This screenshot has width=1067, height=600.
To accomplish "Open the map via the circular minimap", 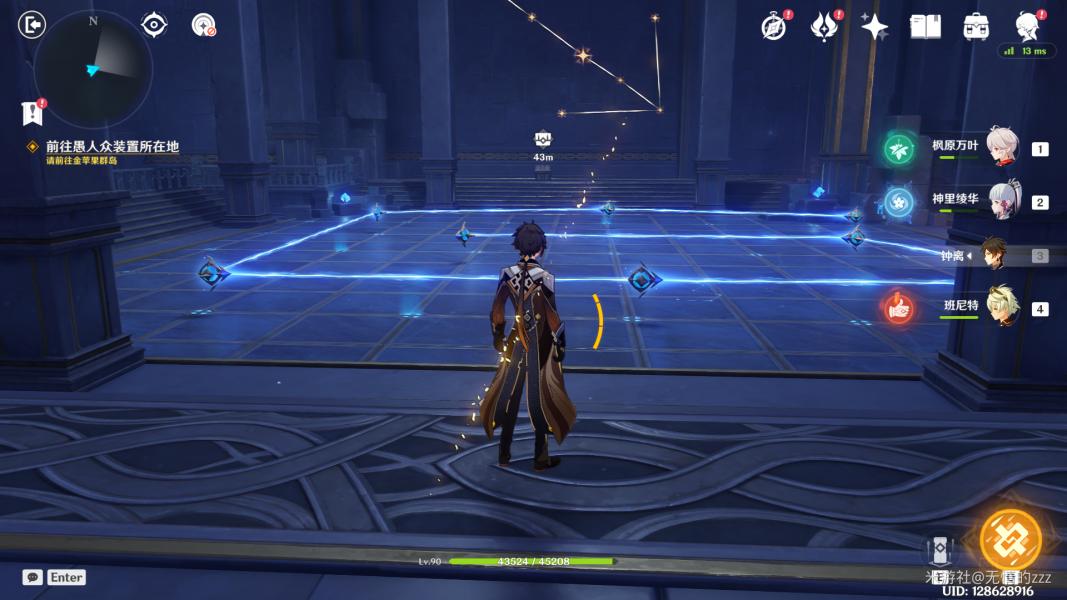I will [92, 68].
